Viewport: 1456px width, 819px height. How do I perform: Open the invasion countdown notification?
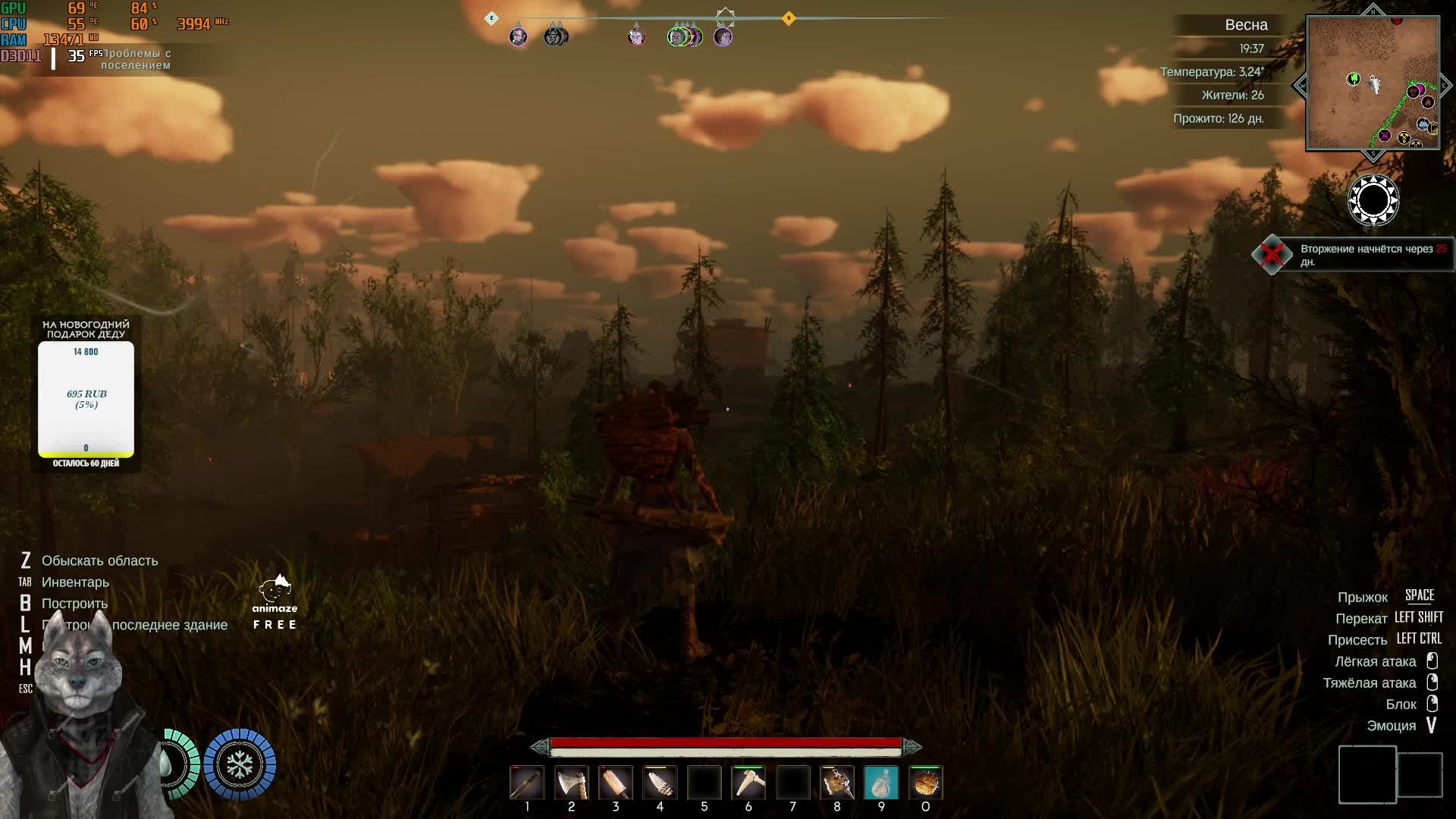1371,255
